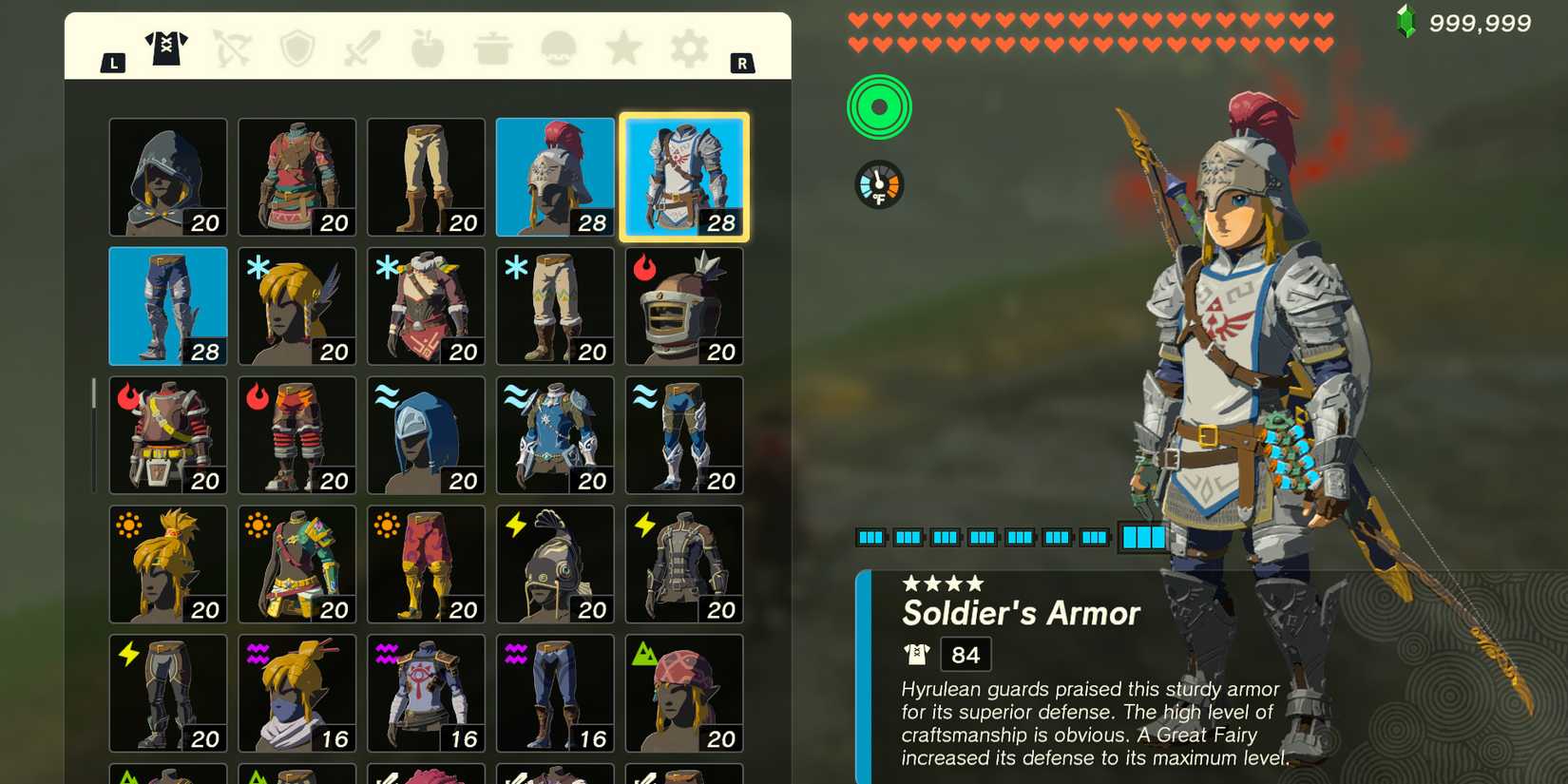Unequip the equipped Soldier's Helm
Image resolution: width=1568 pixels, height=784 pixels.
click(x=555, y=177)
